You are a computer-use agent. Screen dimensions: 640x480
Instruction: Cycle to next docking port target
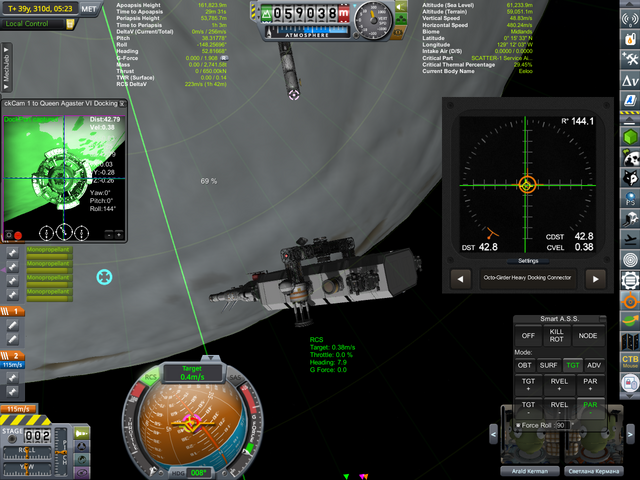pos(595,279)
